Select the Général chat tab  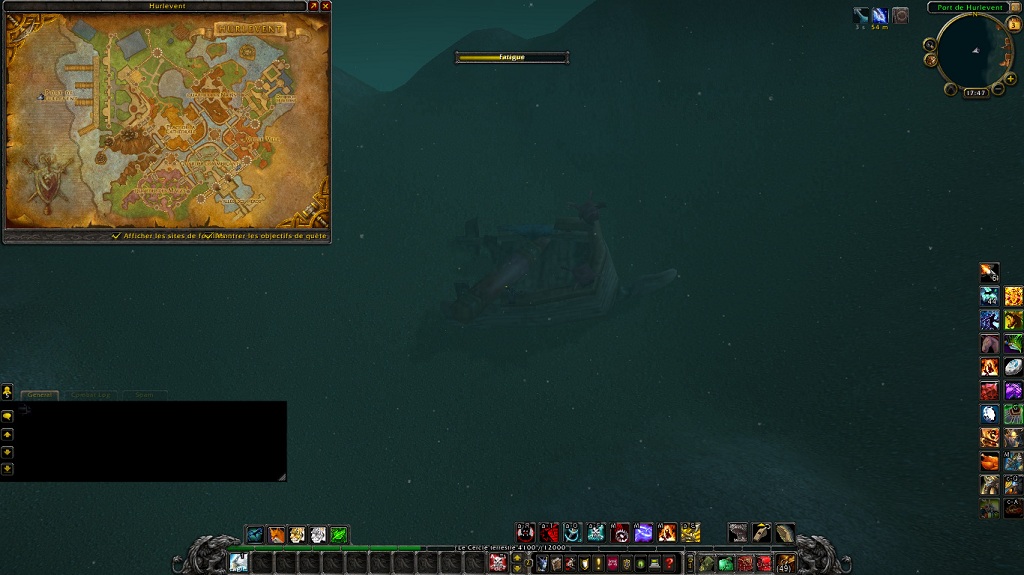click(x=40, y=395)
